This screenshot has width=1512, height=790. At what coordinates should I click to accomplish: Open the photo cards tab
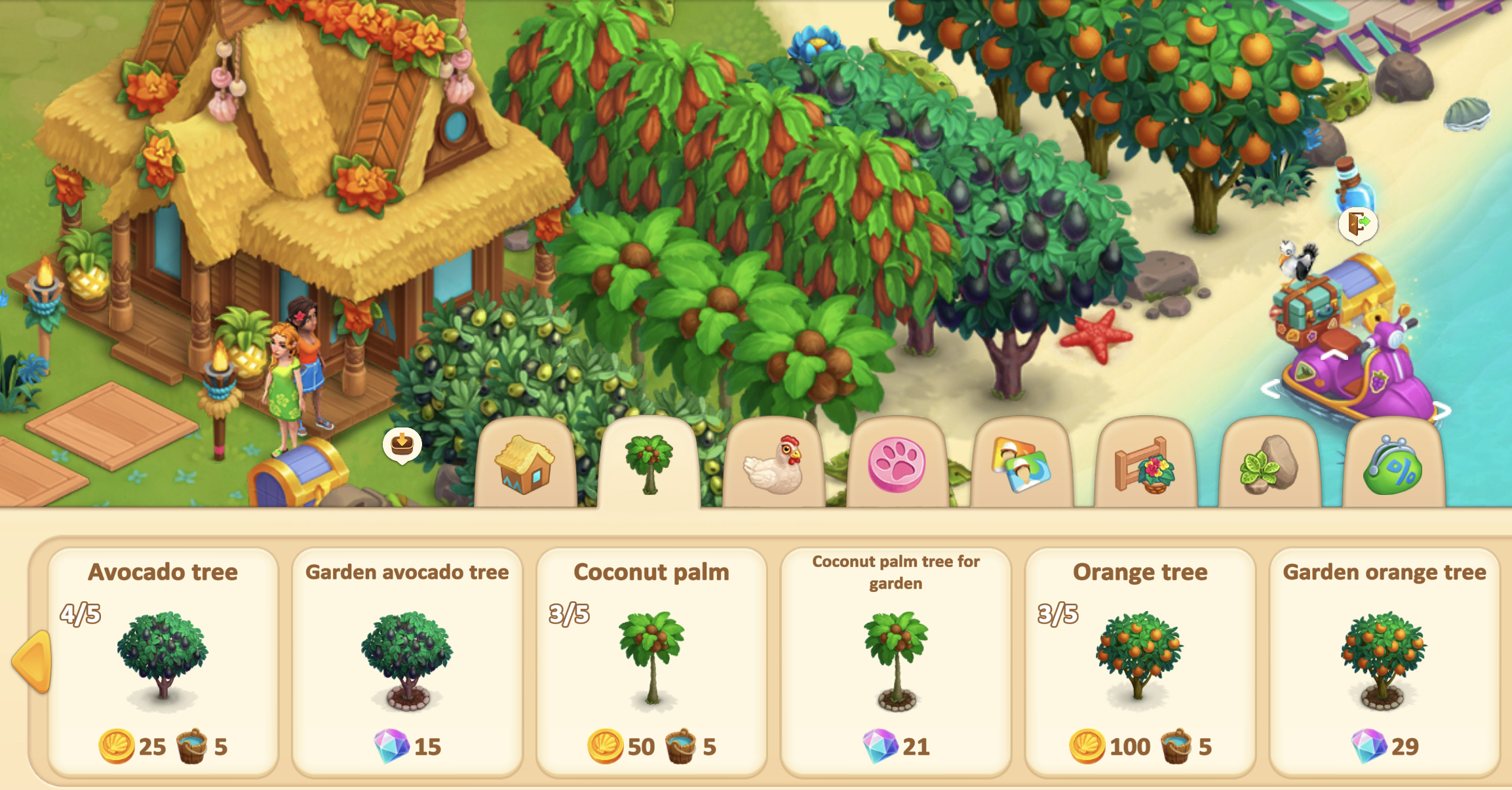pyautogui.click(x=1020, y=465)
